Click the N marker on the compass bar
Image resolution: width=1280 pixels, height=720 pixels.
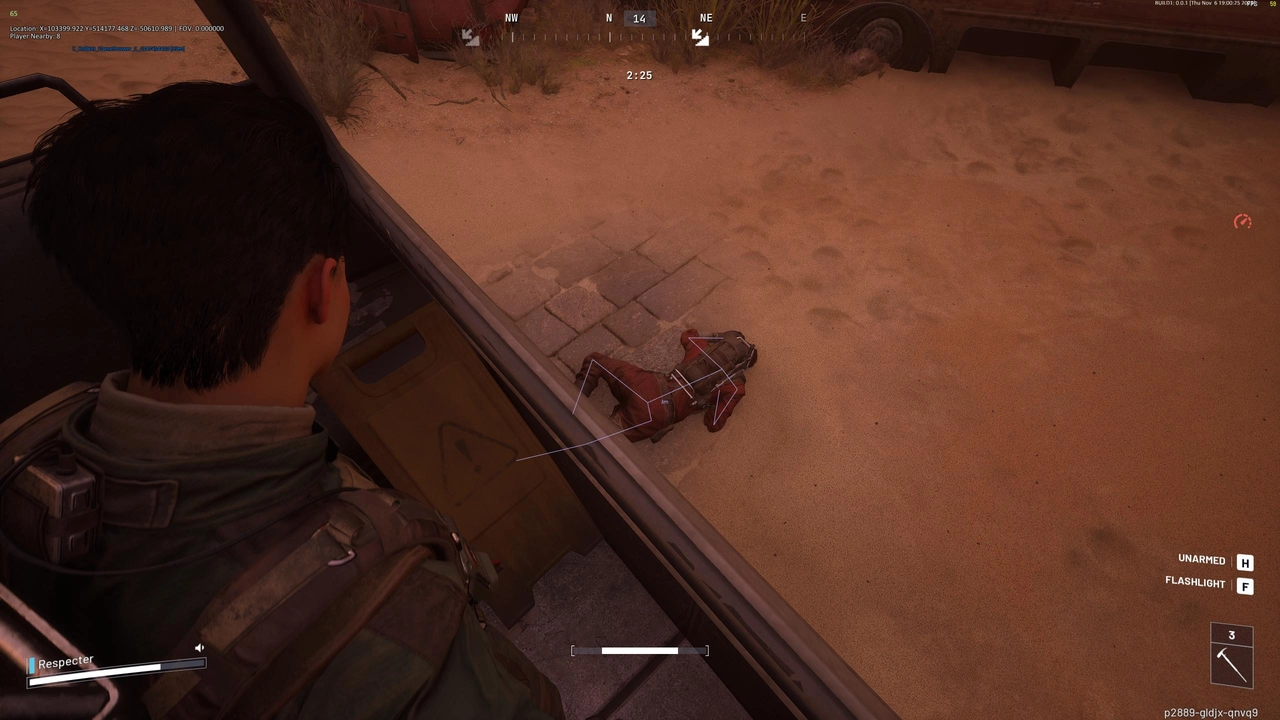(x=608, y=18)
